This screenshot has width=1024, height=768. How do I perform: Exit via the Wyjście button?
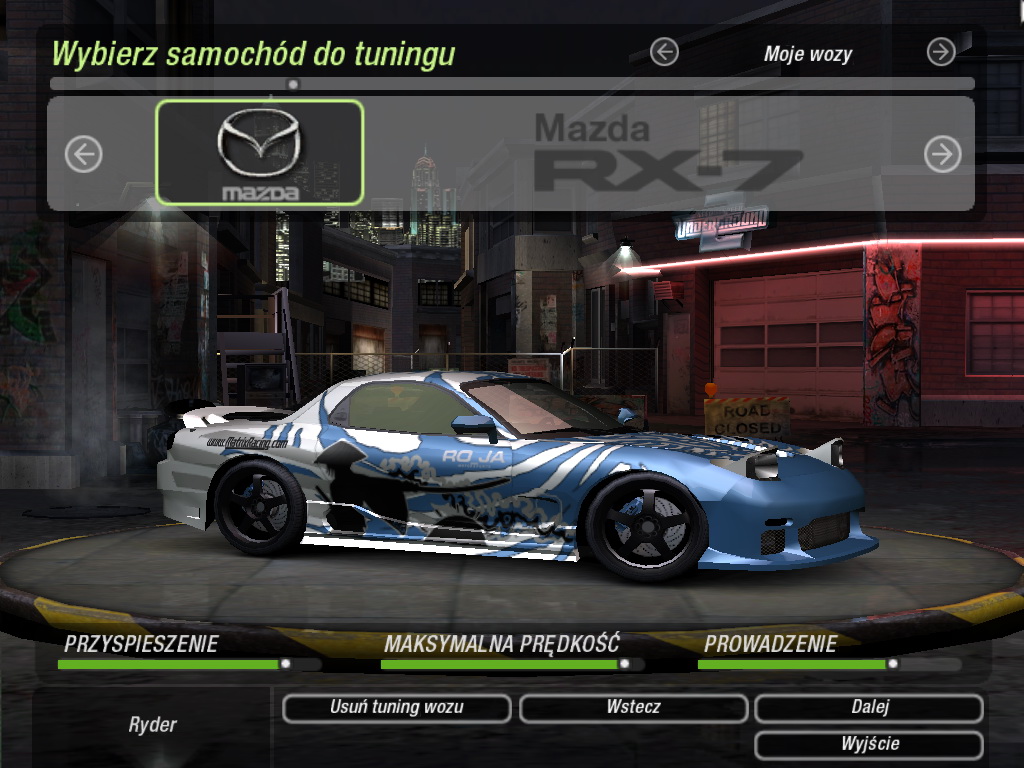coord(869,745)
